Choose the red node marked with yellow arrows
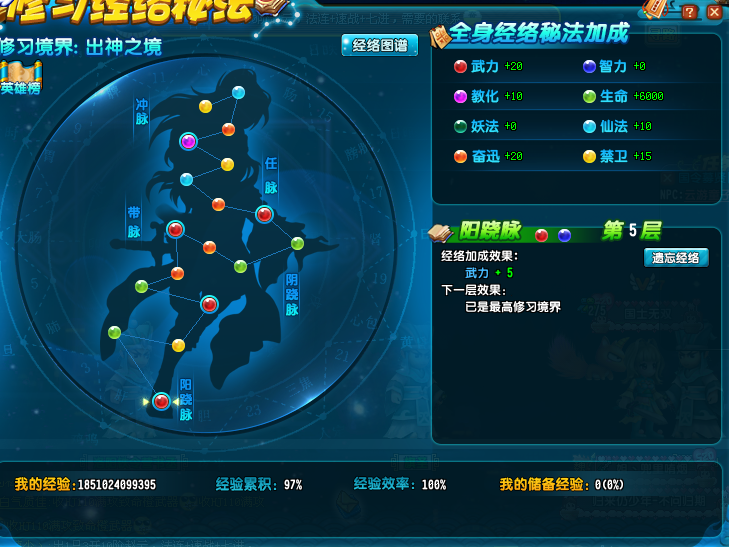Viewport: 729px width, 547px height. pyautogui.click(x=161, y=401)
